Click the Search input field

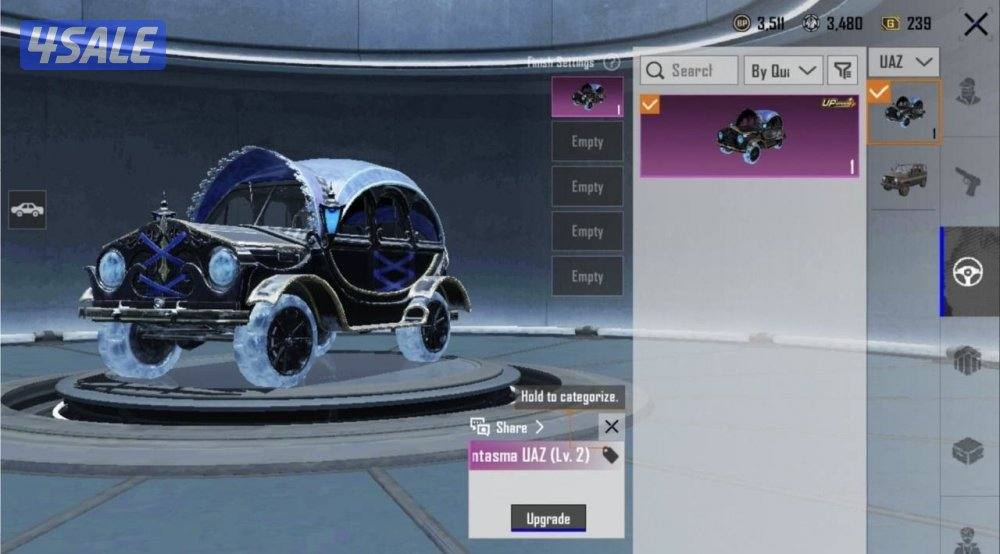(690, 70)
